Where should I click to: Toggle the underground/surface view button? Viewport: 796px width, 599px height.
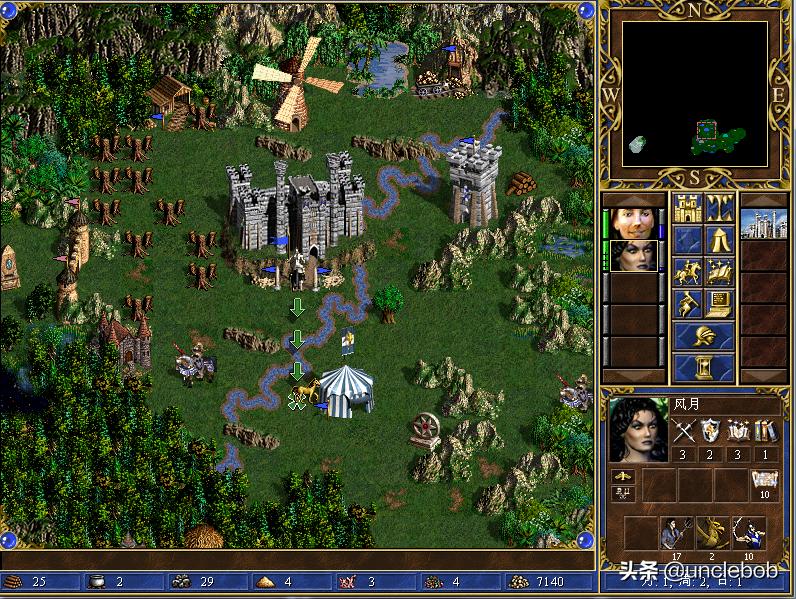point(720,208)
